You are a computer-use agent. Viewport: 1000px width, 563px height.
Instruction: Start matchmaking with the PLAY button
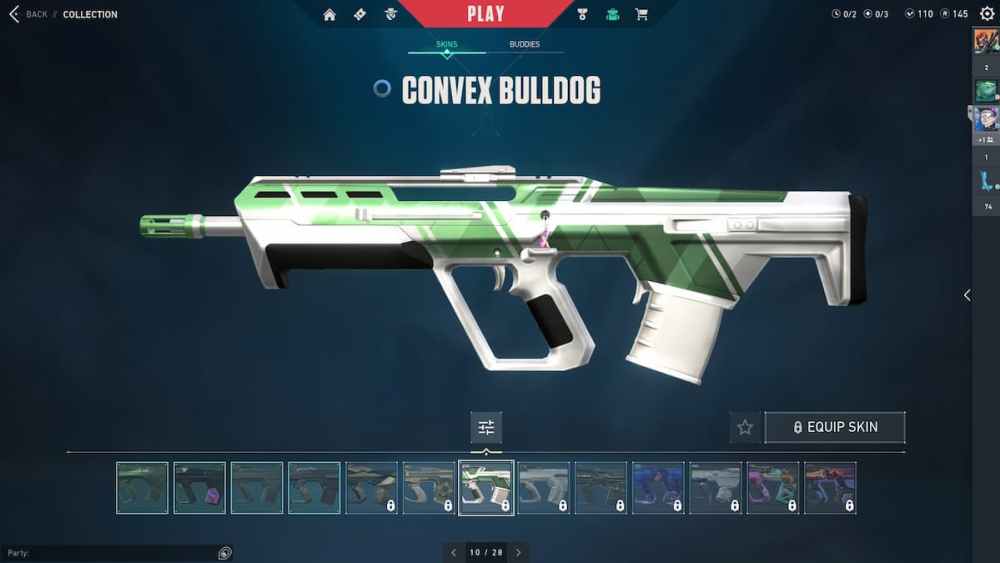(x=486, y=14)
